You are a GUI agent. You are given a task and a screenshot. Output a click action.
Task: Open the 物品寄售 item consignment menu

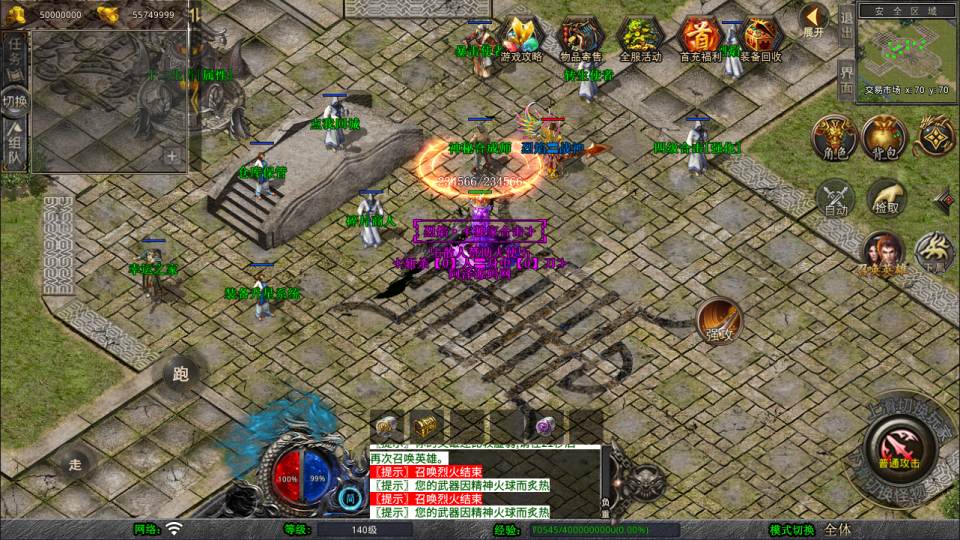click(578, 39)
